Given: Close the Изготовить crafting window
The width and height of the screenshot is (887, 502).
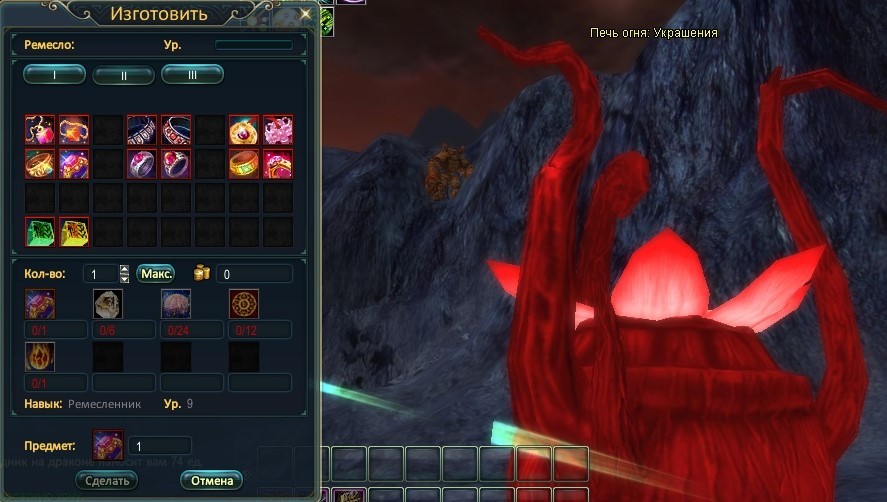Looking at the screenshot, I should pyautogui.click(x=306, y=14).
